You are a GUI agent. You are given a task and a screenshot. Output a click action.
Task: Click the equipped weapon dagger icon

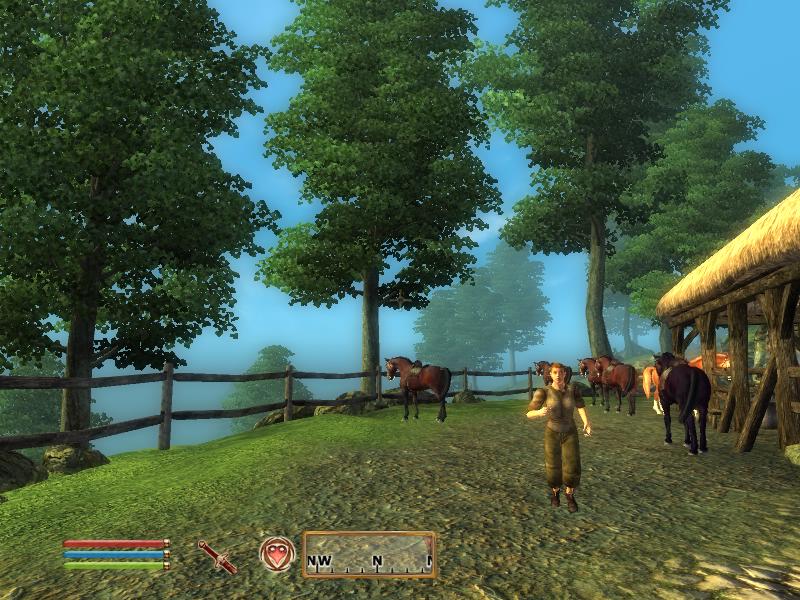[x=217, y=556]
